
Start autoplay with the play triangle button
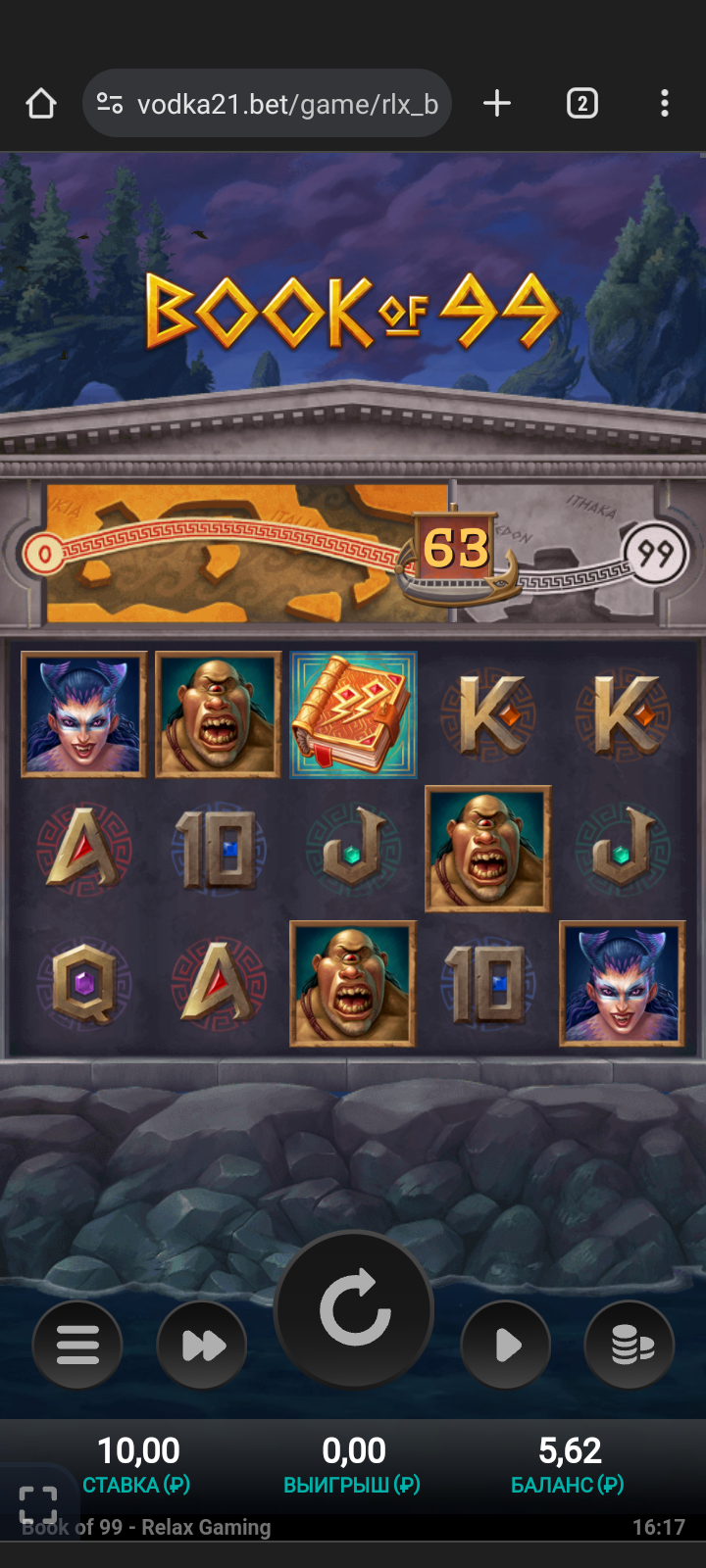tap(506, 1345)
